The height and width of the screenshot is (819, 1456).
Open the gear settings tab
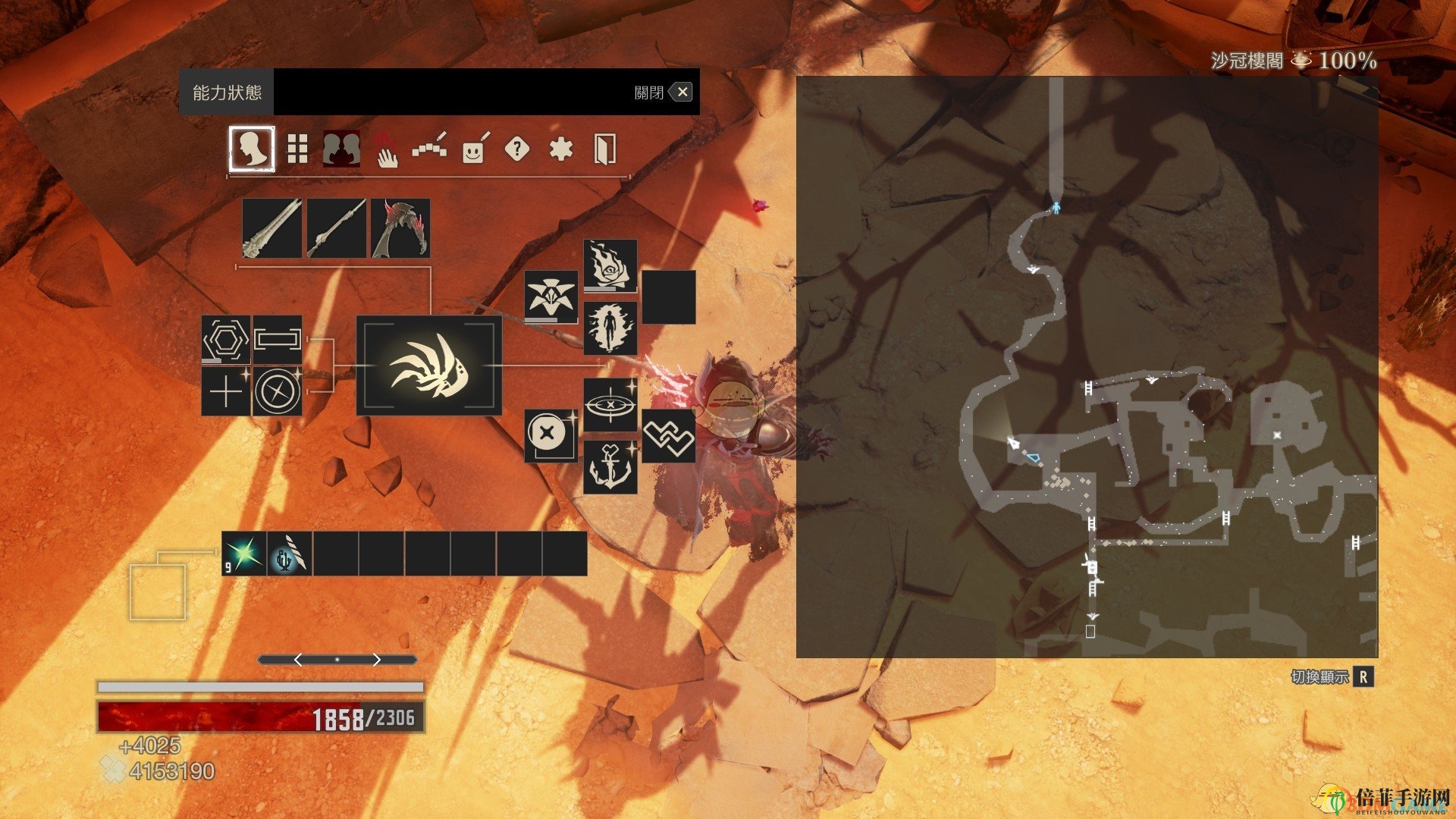pyautogui.click(x=560, y=149)
